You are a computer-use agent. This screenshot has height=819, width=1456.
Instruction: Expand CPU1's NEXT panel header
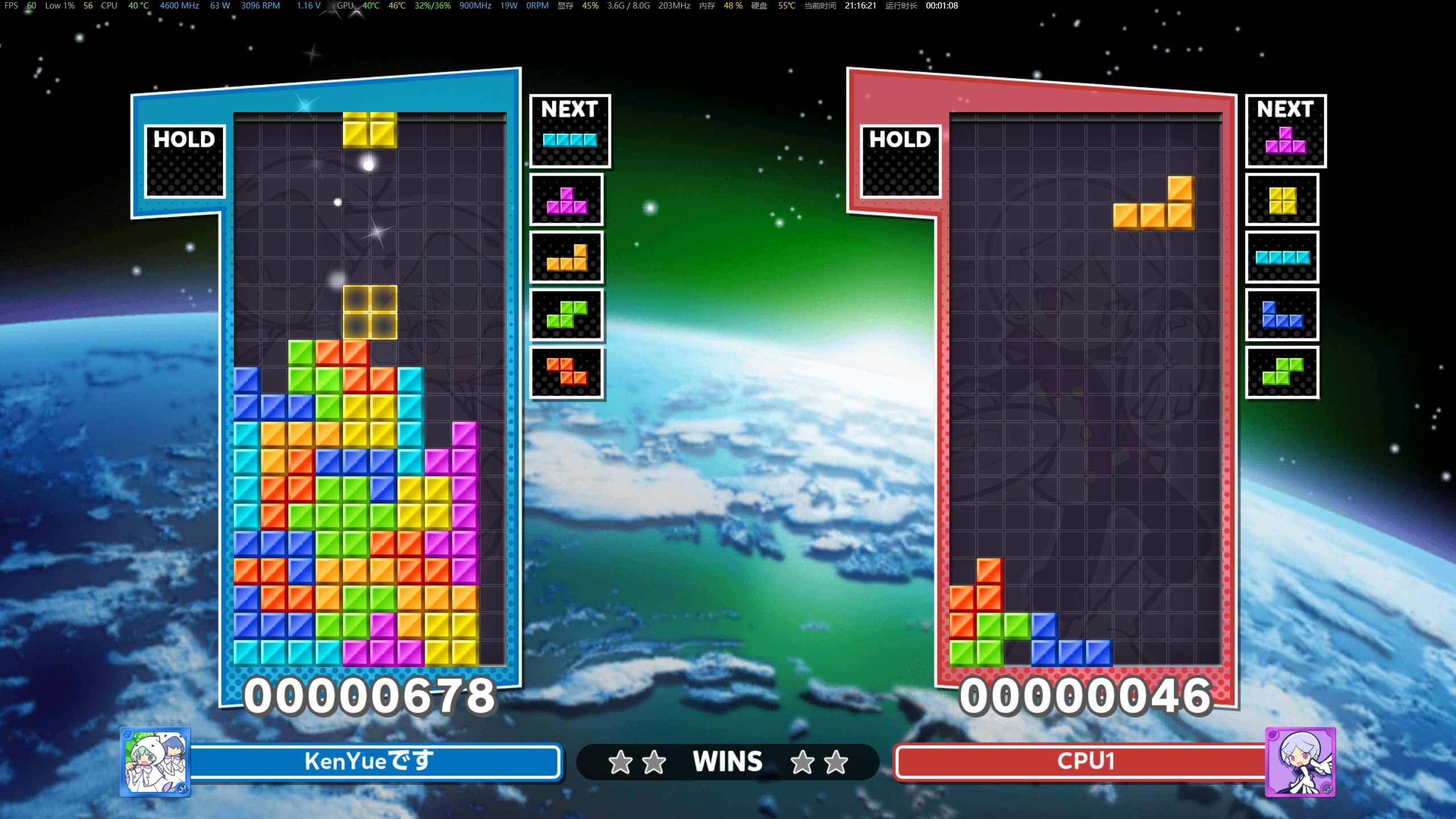[1285, 109]
